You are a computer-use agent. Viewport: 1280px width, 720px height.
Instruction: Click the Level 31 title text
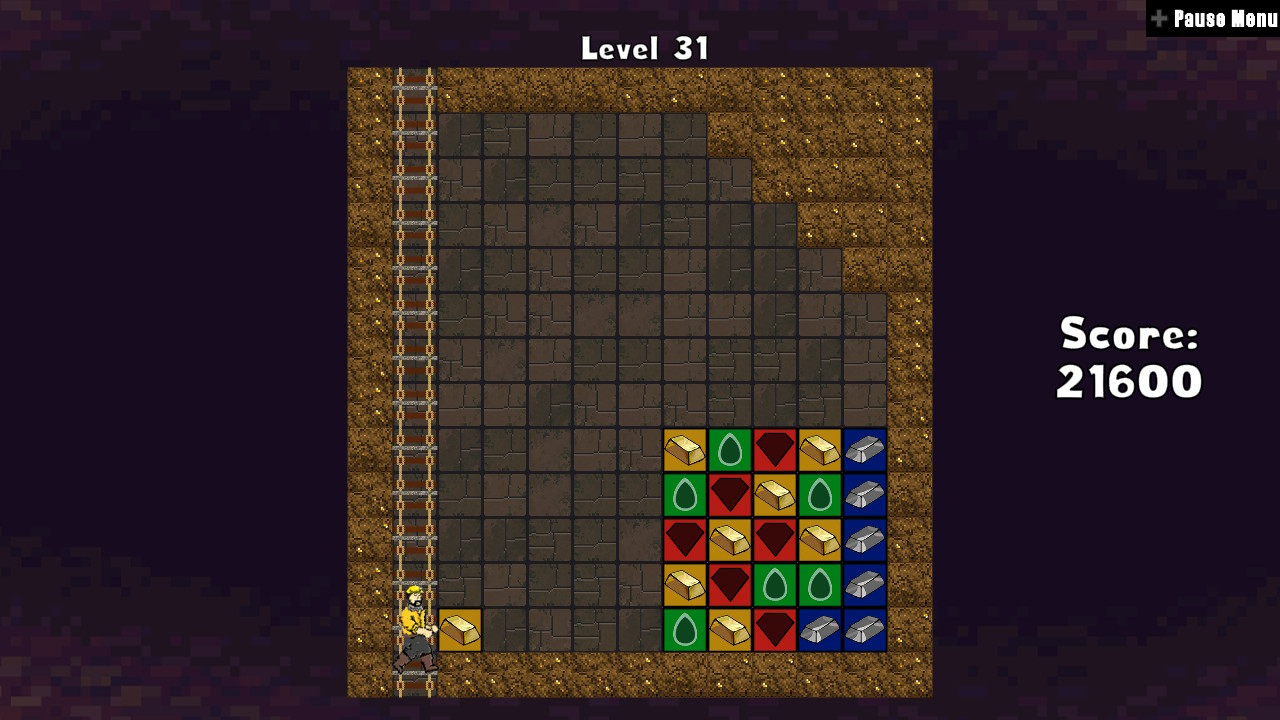click(x=645, y=45)
